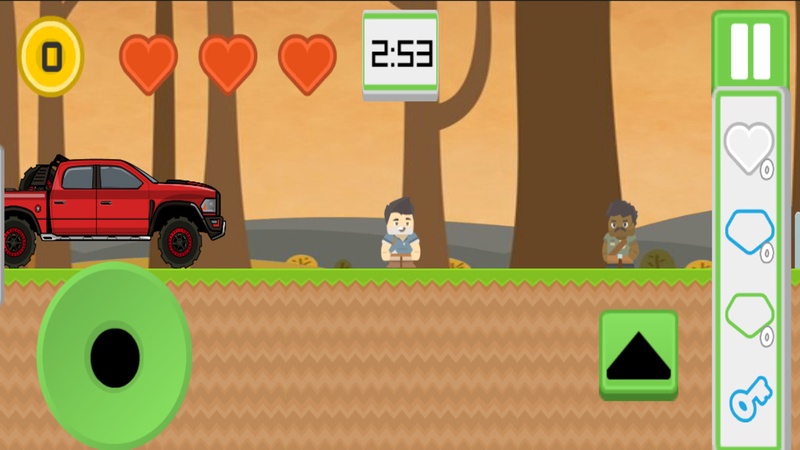Choose the blue key item

(748, 398)
